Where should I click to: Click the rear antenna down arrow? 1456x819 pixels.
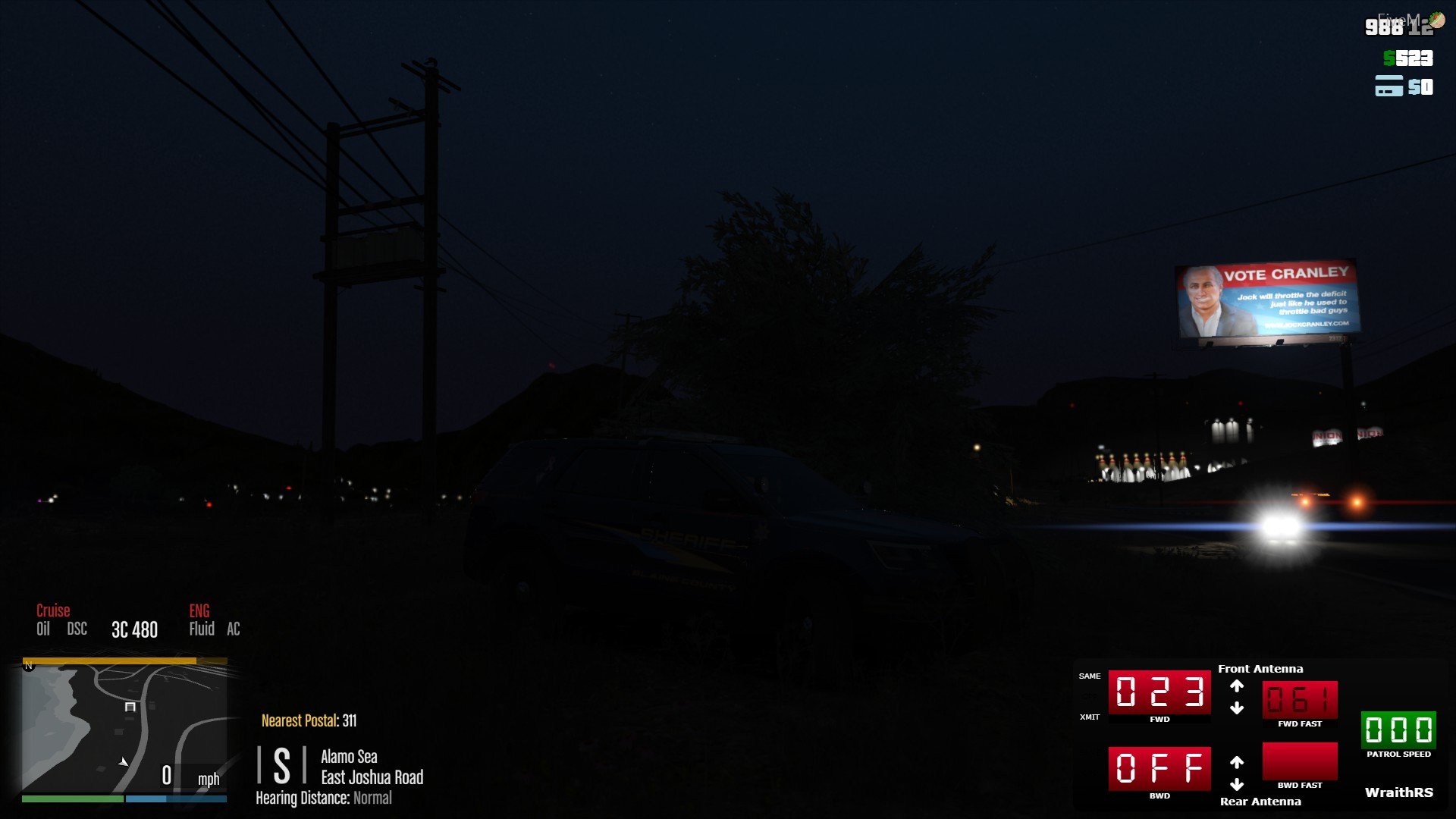click(x=1237, y=784)
